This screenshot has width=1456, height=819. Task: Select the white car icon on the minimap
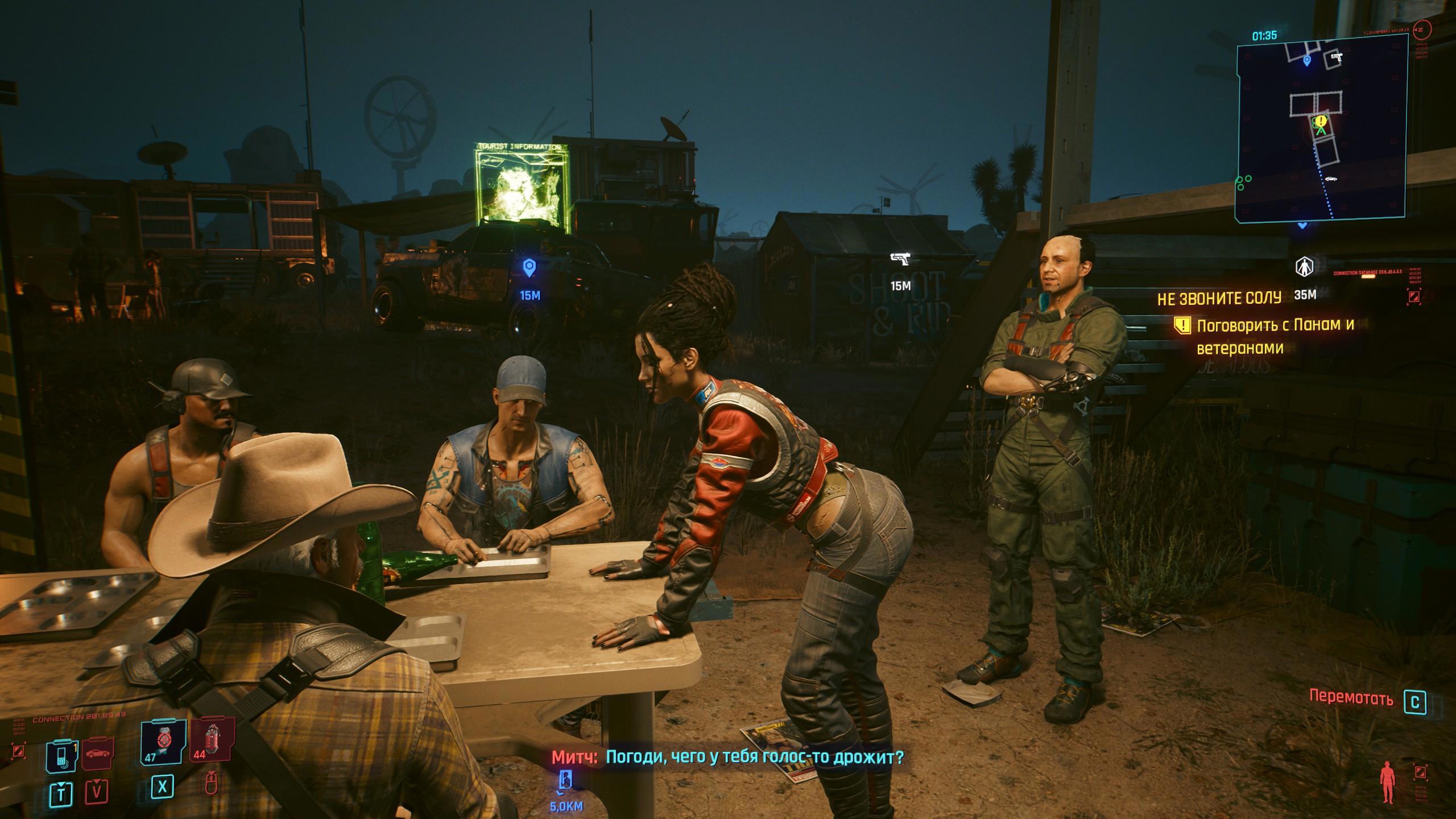pos(1330,179)
